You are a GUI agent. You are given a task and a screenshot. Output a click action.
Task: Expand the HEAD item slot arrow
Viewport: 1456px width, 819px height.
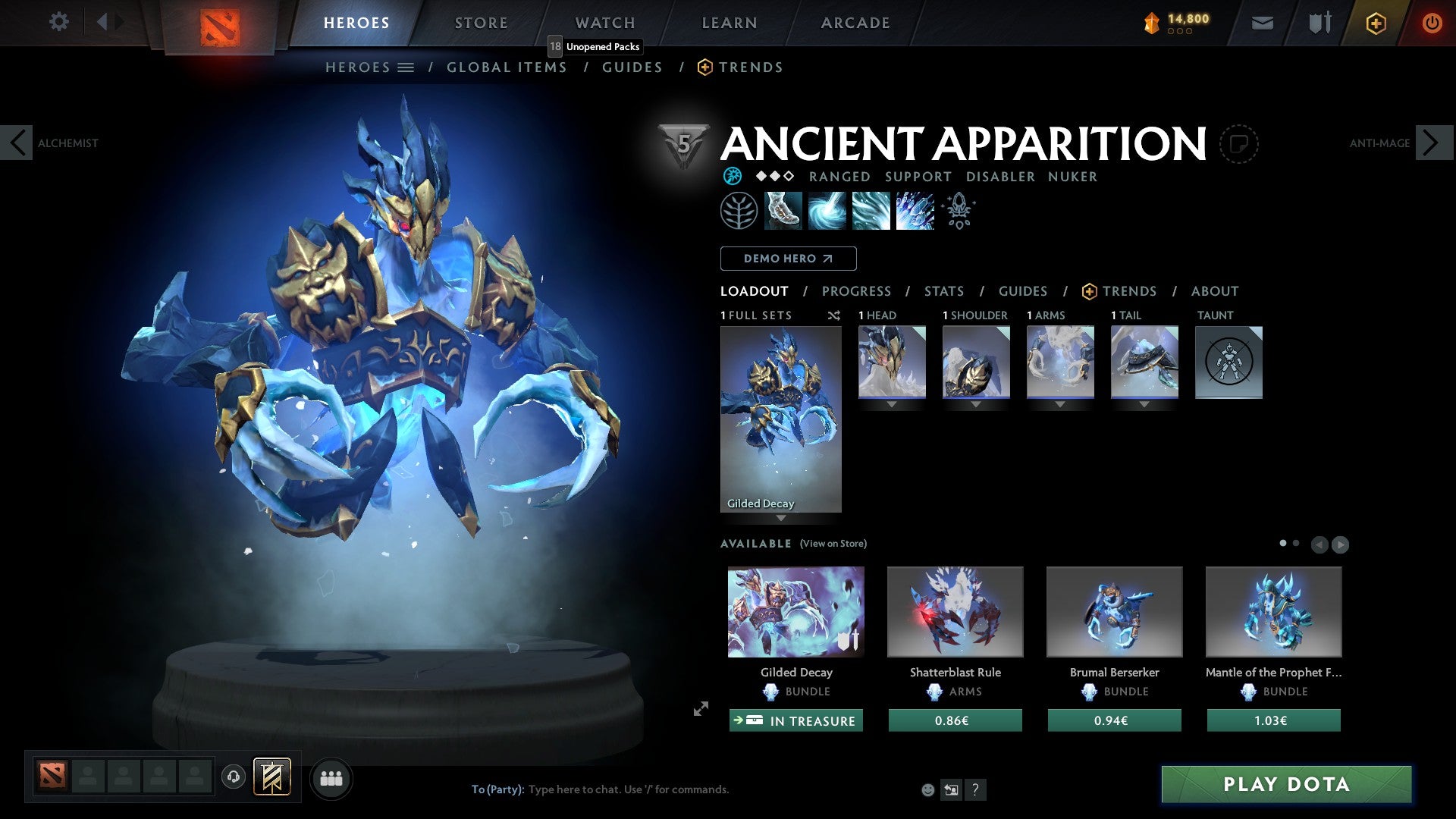pos(891,404)
